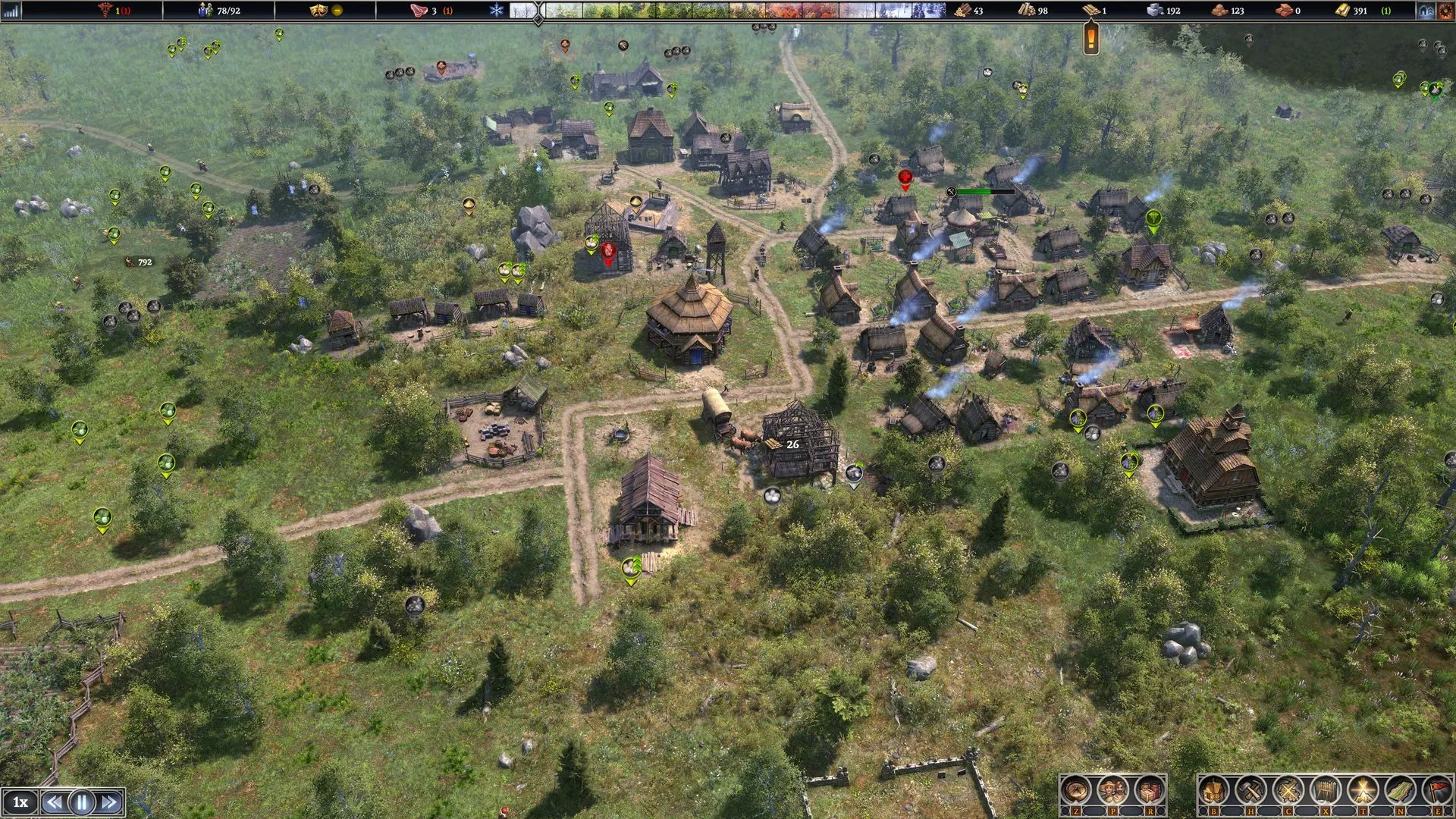Activate the crossed-out logs clear tool

click(x=1288, y=790)
